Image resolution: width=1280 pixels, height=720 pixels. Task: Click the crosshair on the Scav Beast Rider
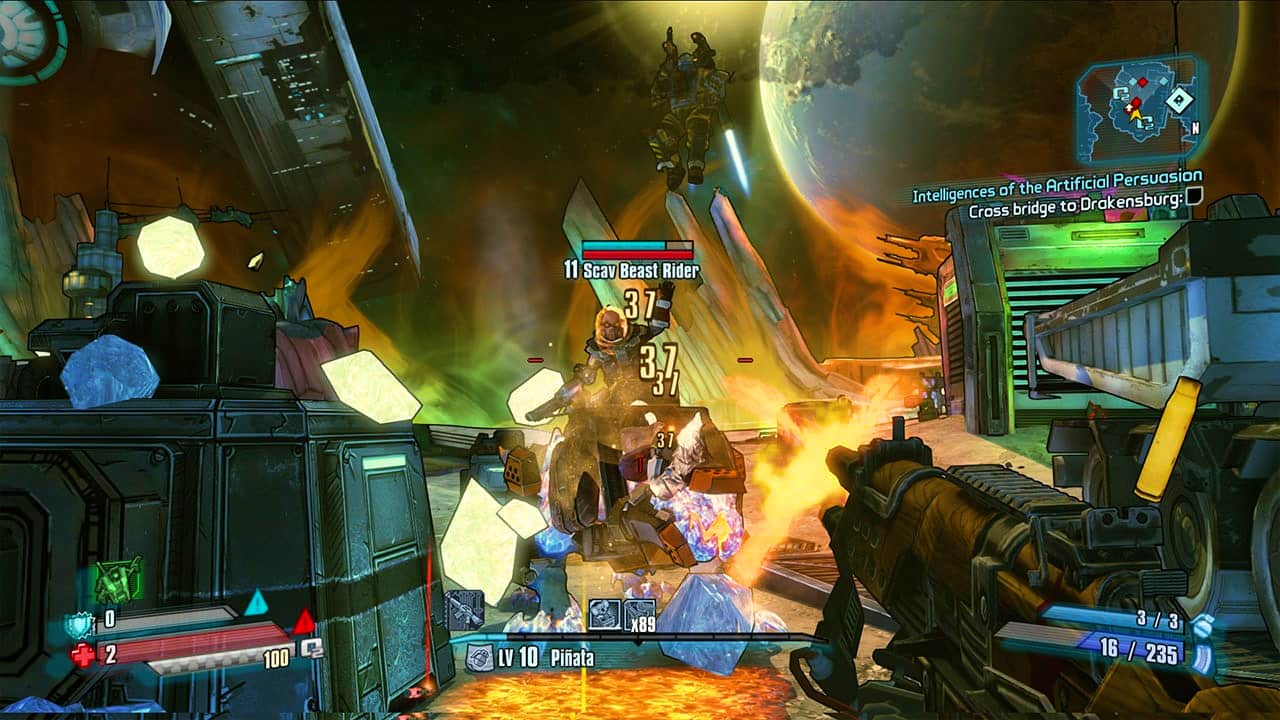point(640,360)
